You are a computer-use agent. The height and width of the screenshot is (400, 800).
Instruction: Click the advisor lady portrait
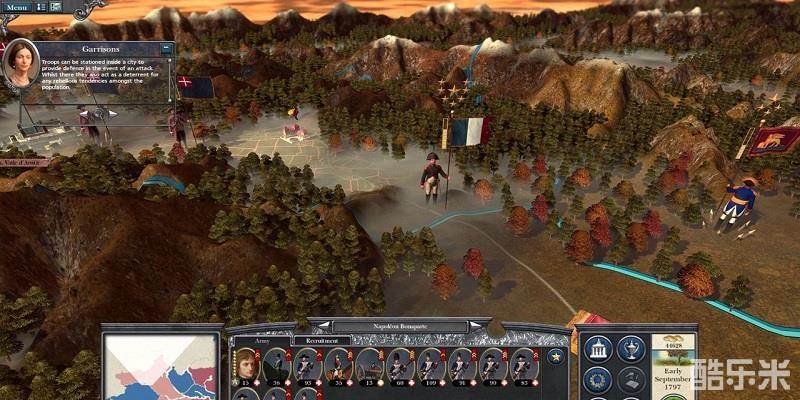pos(20,62)
